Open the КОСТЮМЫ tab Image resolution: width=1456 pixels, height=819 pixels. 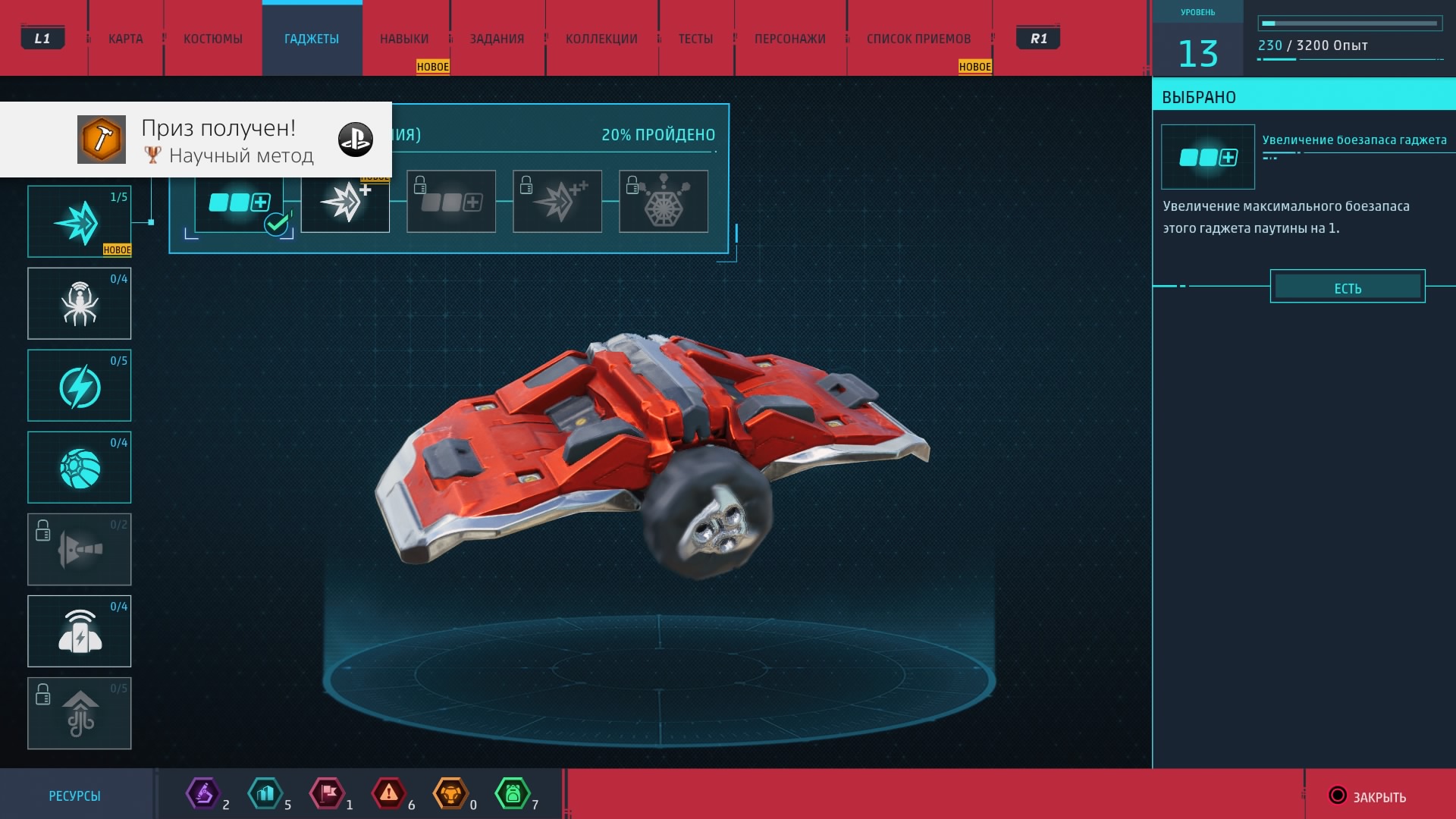coord(213,39)
